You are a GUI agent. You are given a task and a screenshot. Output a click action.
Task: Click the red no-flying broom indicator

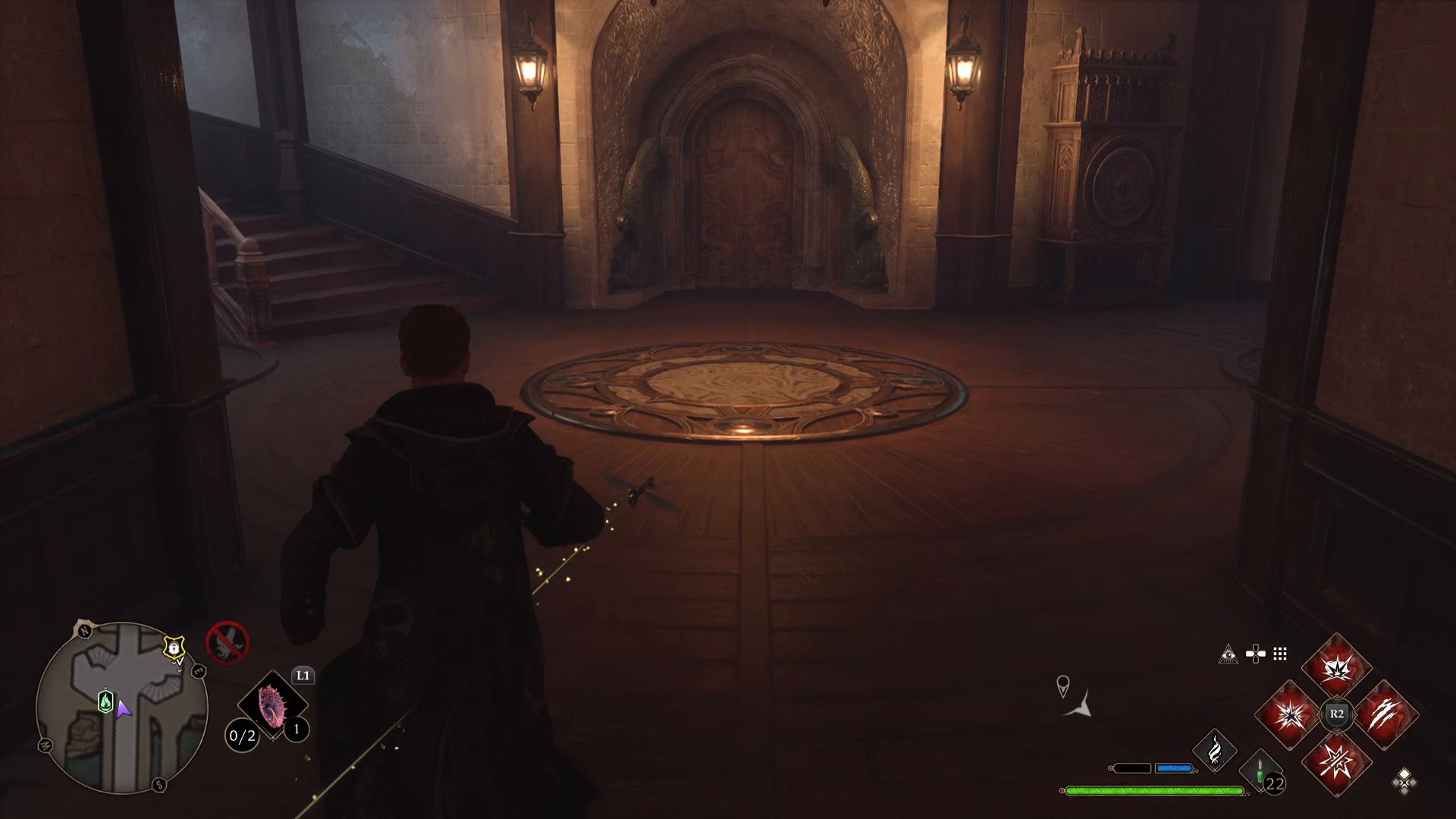[227, 642]
